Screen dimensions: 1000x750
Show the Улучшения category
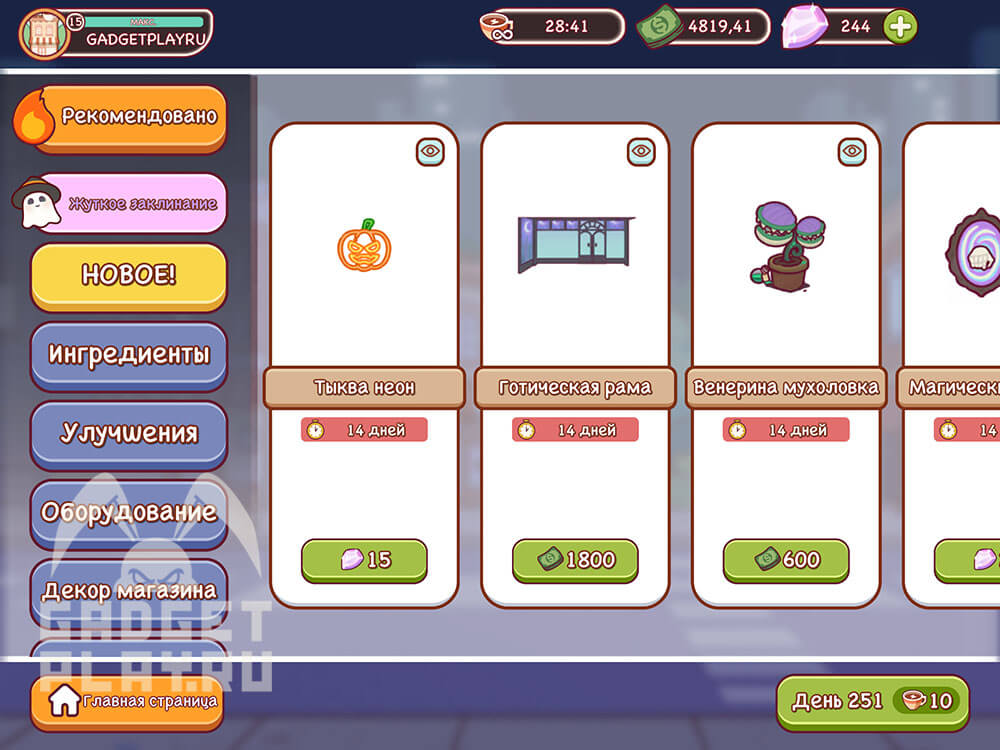pos(129,433)
